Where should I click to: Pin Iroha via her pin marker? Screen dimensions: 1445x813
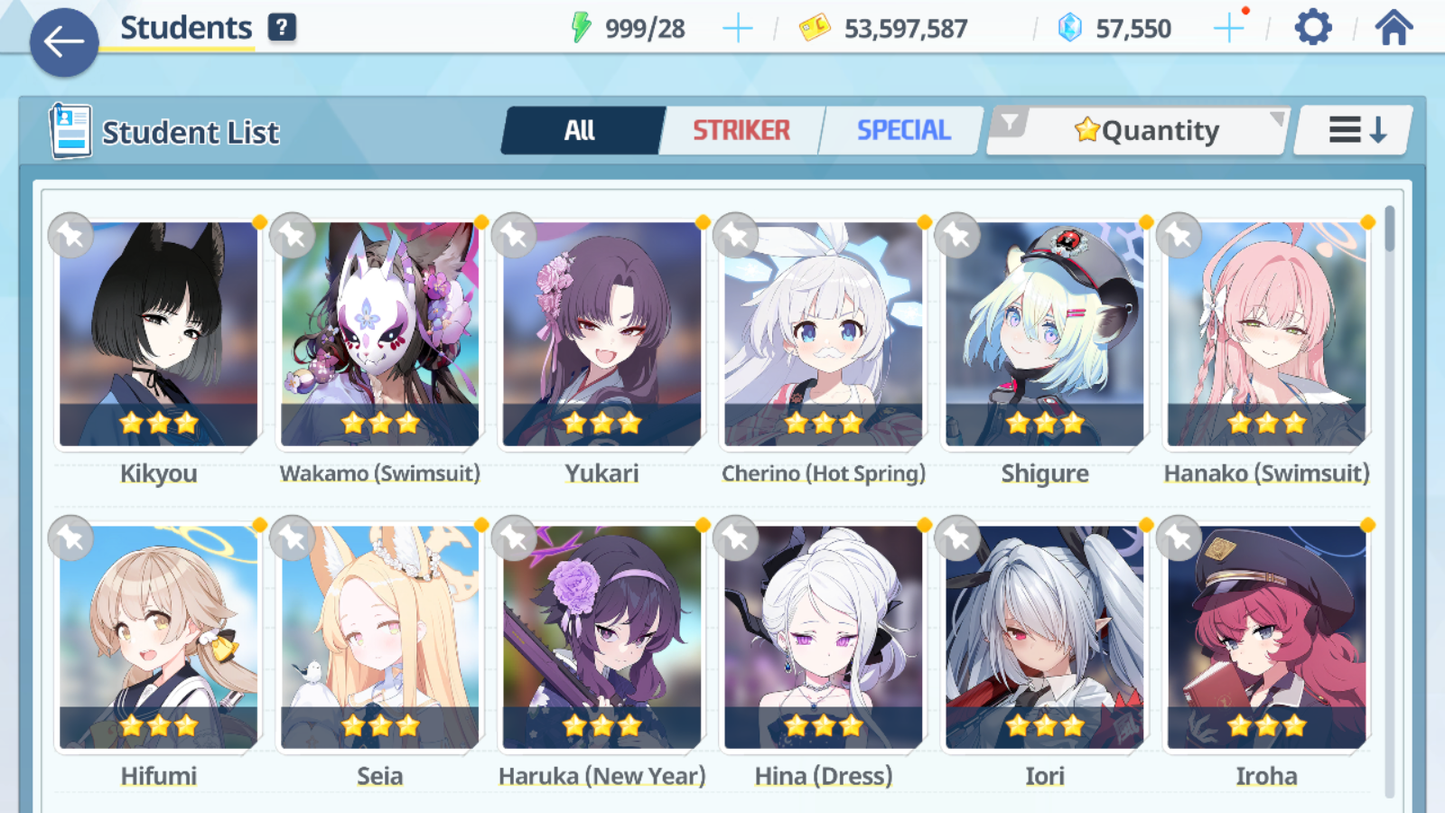(1178, 538)
